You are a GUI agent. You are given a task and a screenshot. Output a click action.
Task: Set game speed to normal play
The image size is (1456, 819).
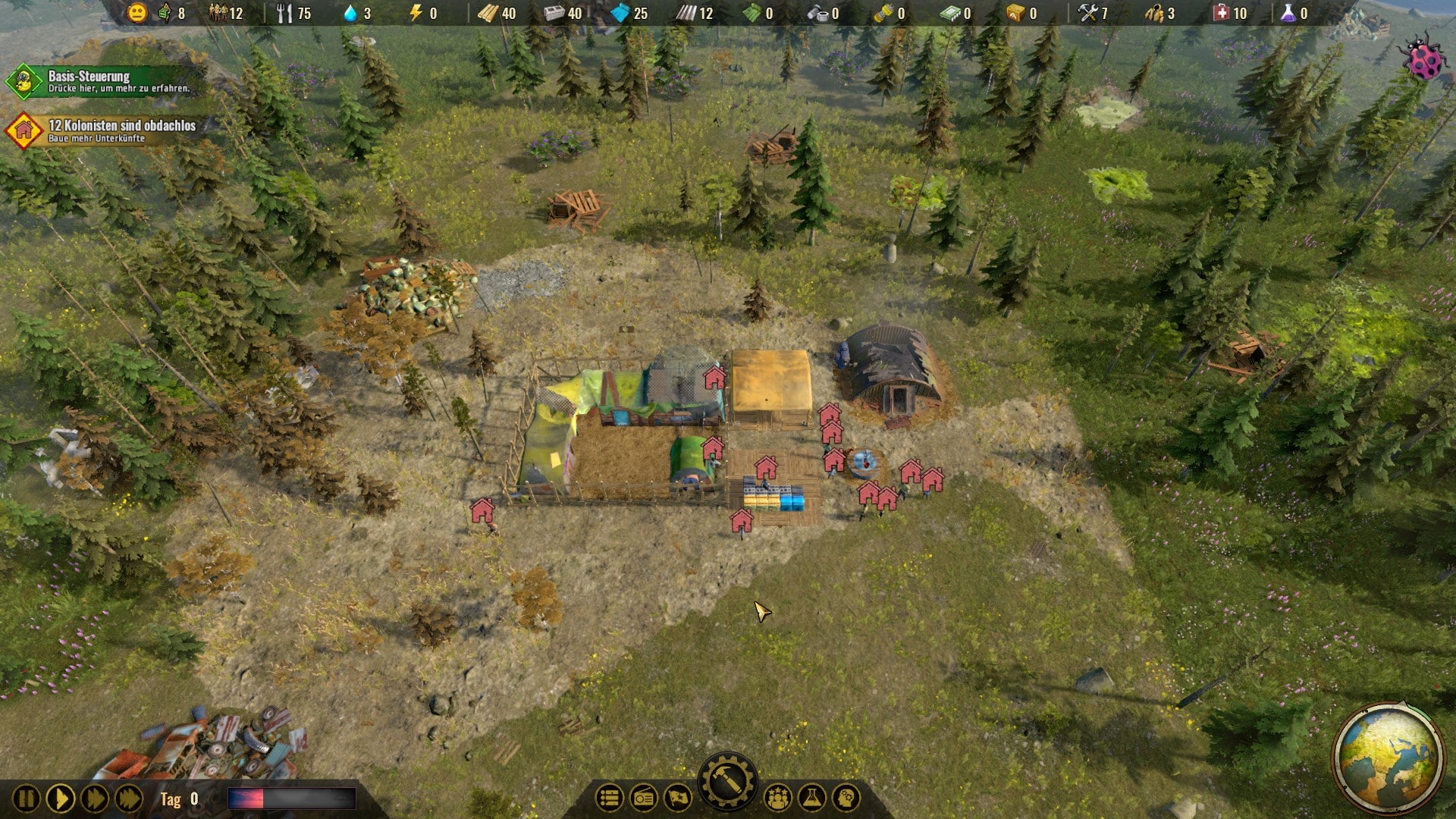pos(61,799)
